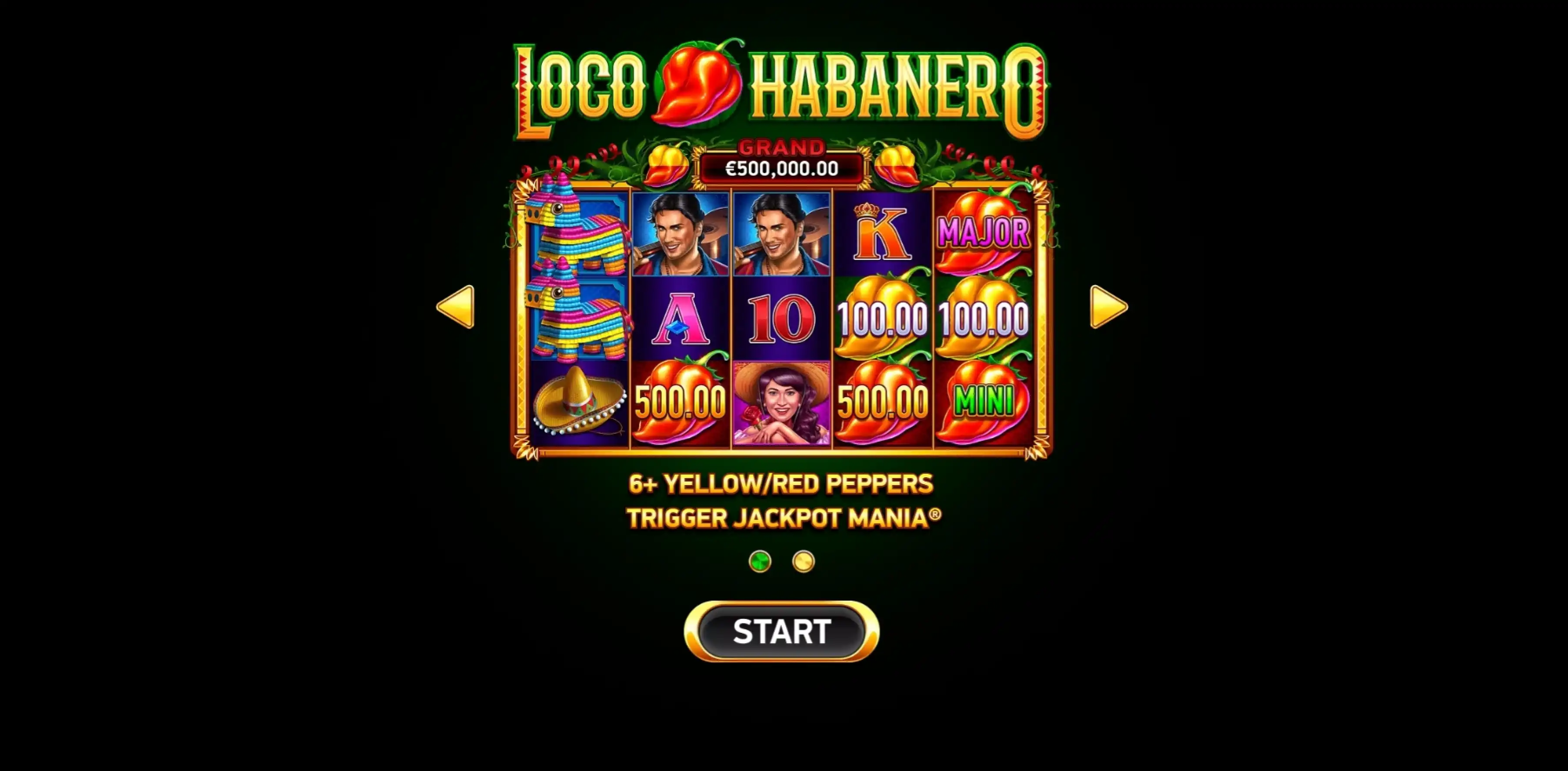Switch to the yellow page indicator dot
This screenshot has height=771, width=1568.
pyautogui.click(x=803, y=561)
